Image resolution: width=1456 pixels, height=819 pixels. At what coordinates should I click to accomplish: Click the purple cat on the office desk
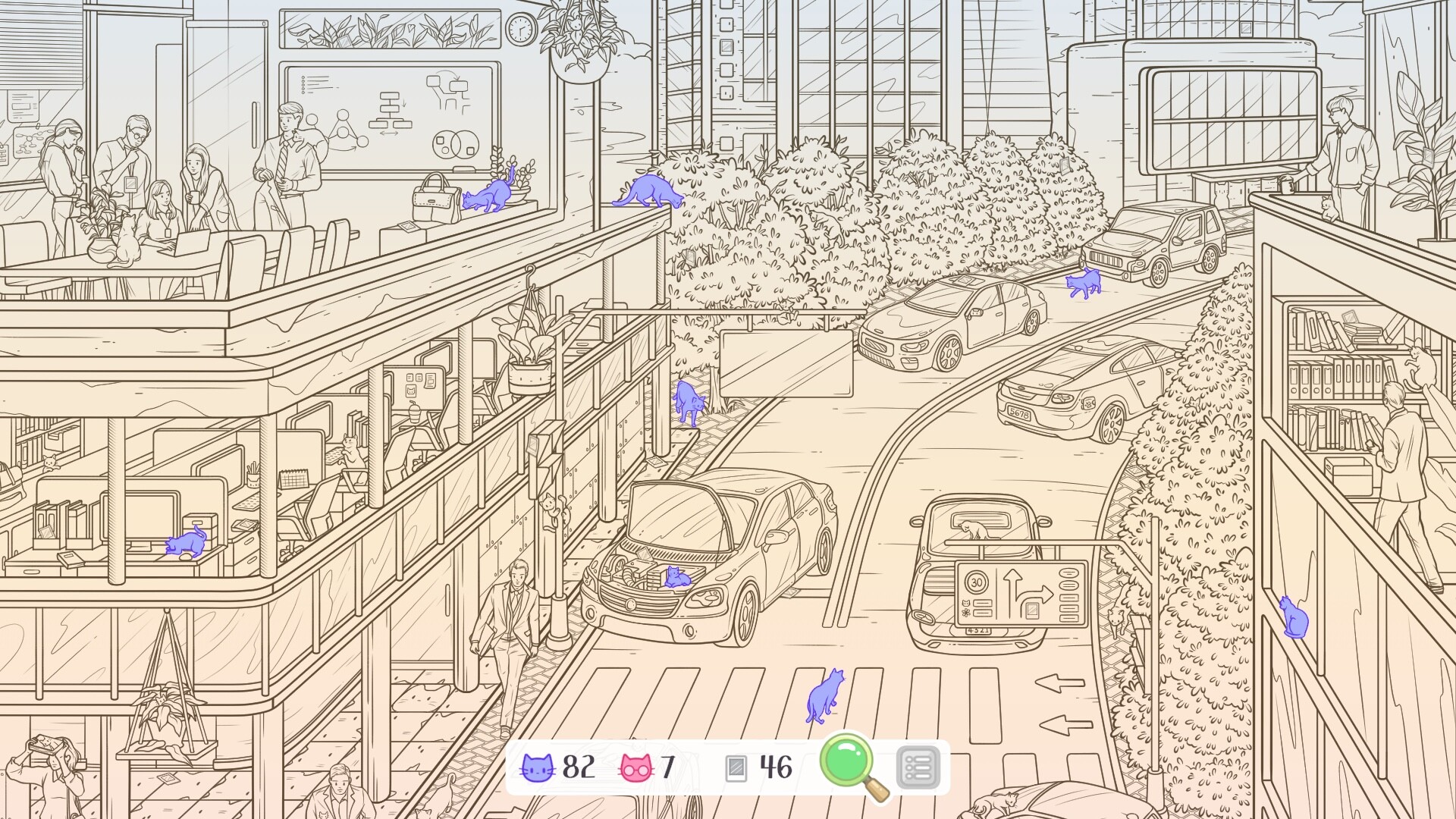coord(185,543)
